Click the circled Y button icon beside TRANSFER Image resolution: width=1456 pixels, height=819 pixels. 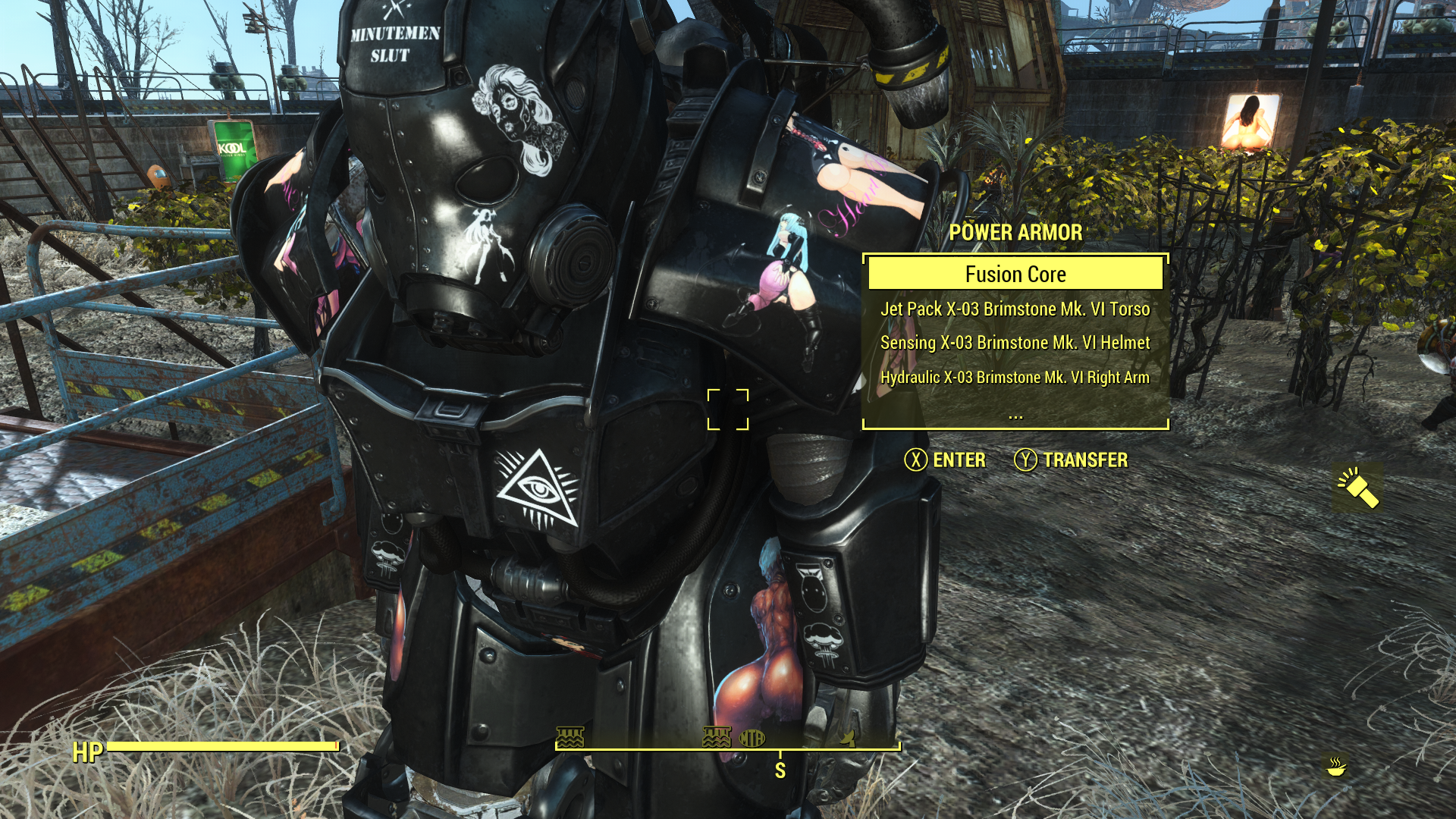click(x=1025, y=460)
